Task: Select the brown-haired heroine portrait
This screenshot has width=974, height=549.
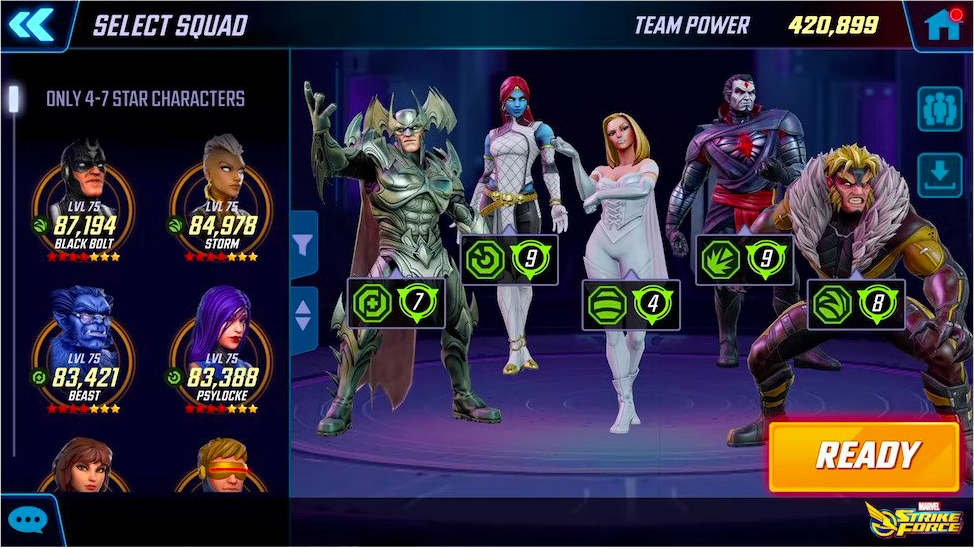Action: [x=83, y=468]
